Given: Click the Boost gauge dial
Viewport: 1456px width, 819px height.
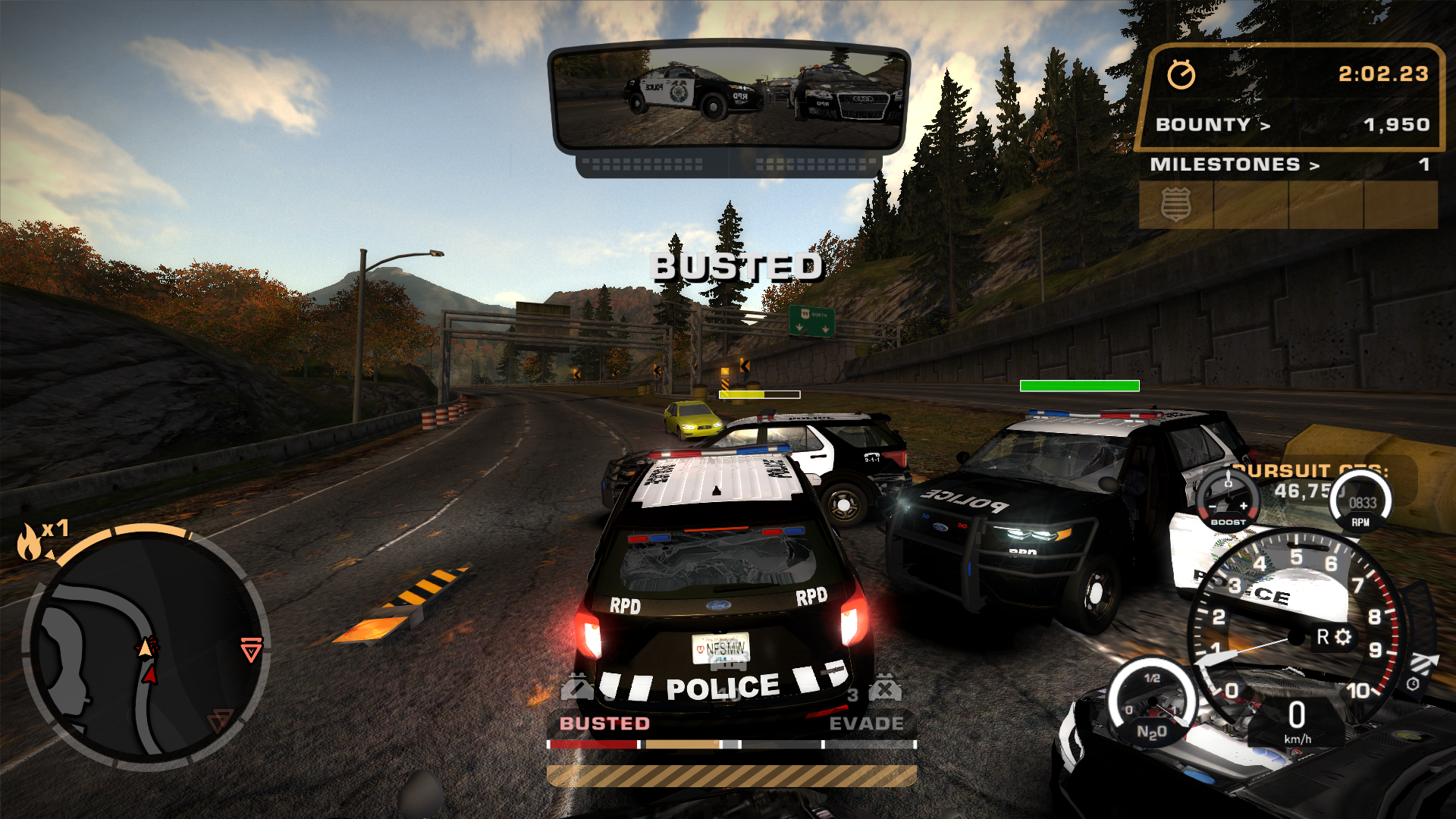Looking at the screenshot, I should [x=1228, y=500].
